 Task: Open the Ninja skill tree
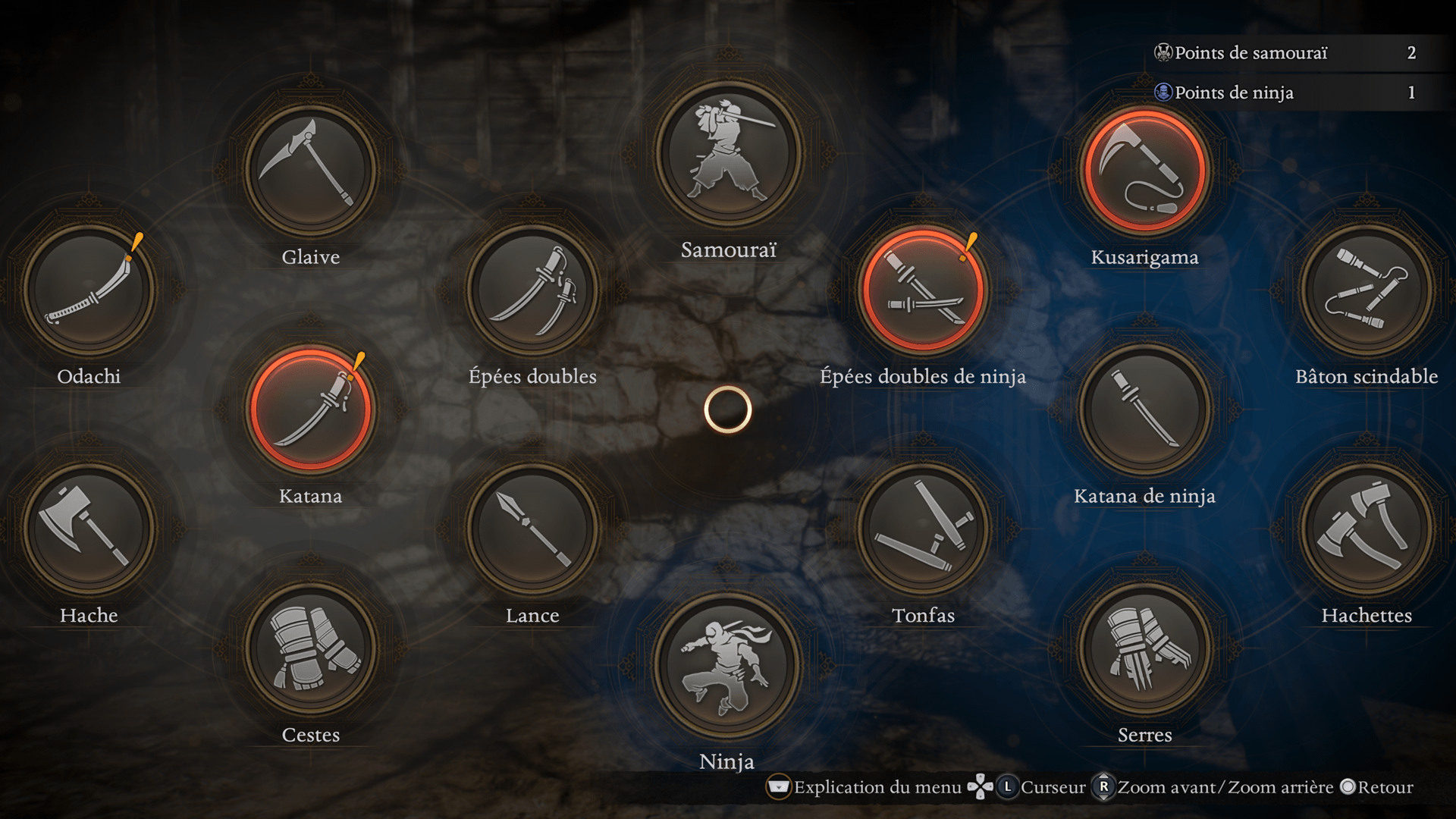click(728, 665)
